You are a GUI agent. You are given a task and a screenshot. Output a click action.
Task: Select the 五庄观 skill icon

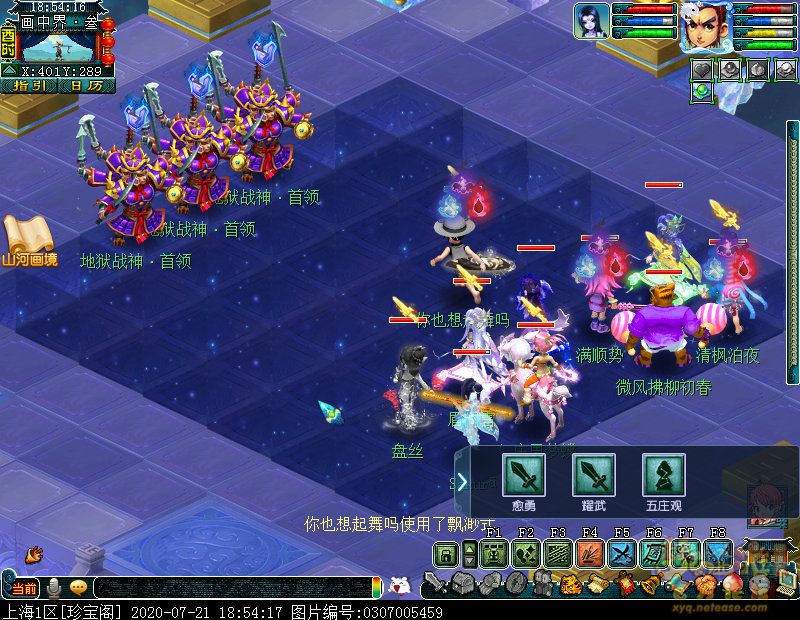(663, 474)
